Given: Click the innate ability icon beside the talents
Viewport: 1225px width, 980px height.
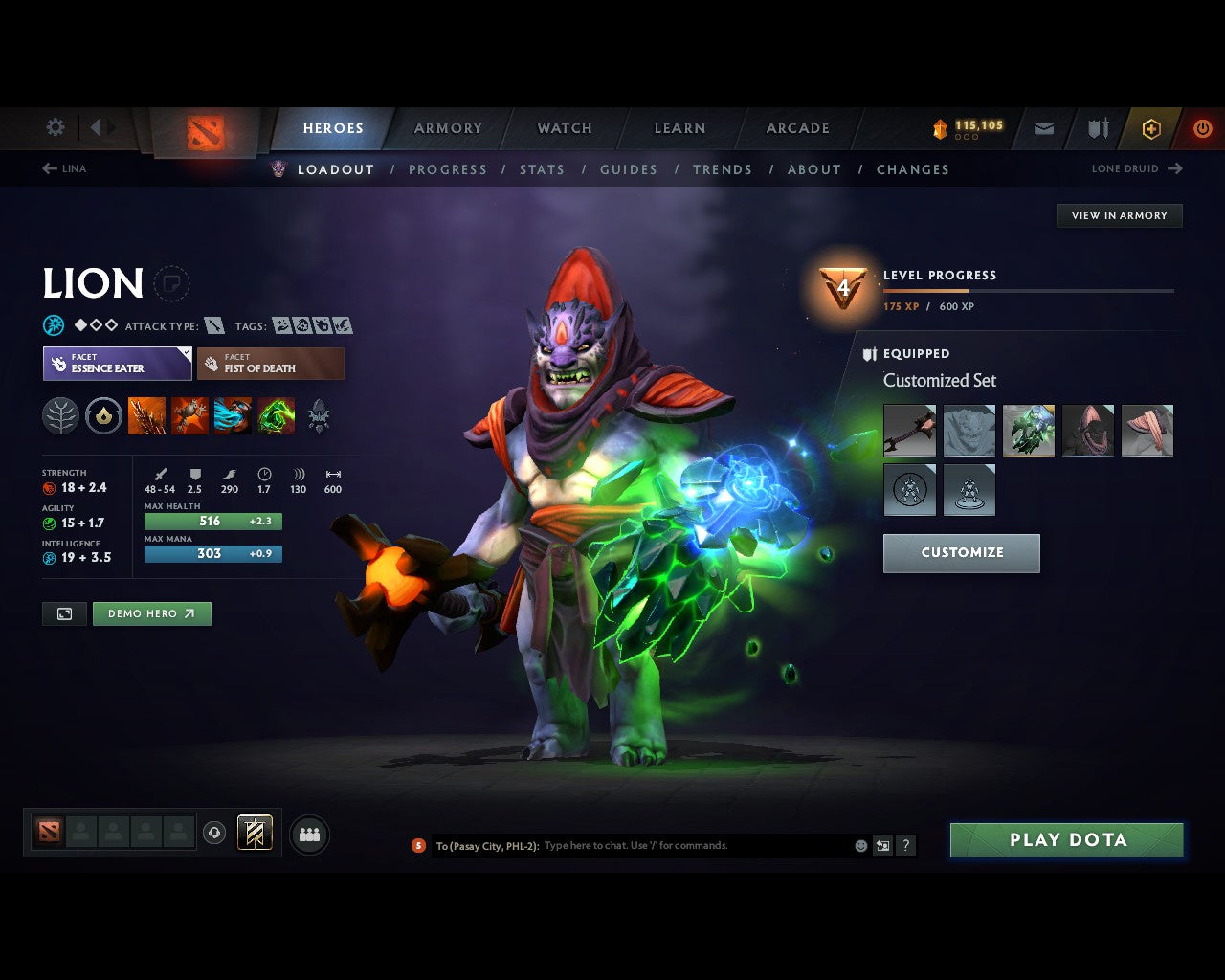Looking at the screenshot, I should [x=103, y=415].
